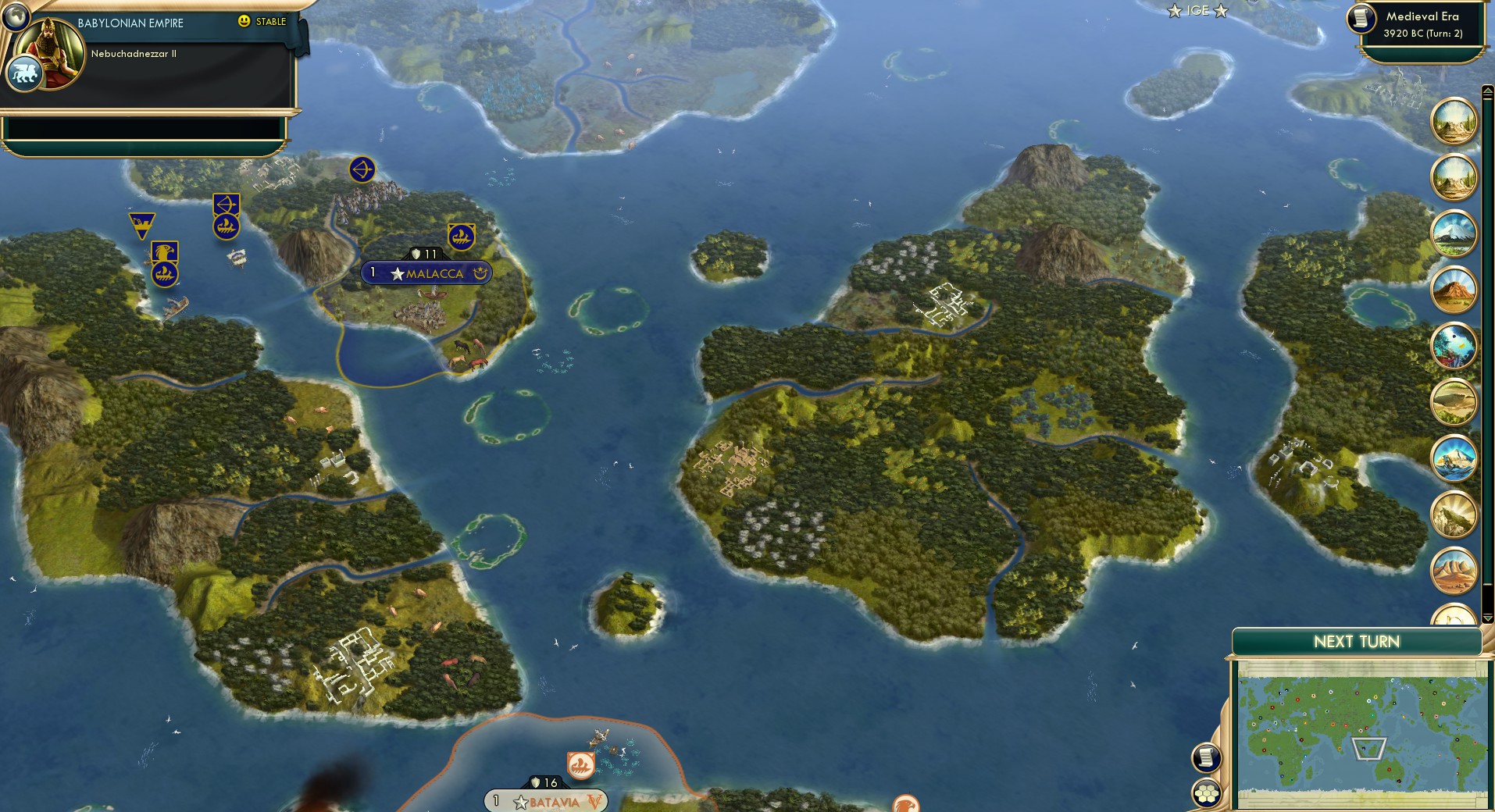Open the notification log scroll icon near minimap
Viewport: 1495px width, 812px height.
pyautogui.click(x=1207, y=757)
